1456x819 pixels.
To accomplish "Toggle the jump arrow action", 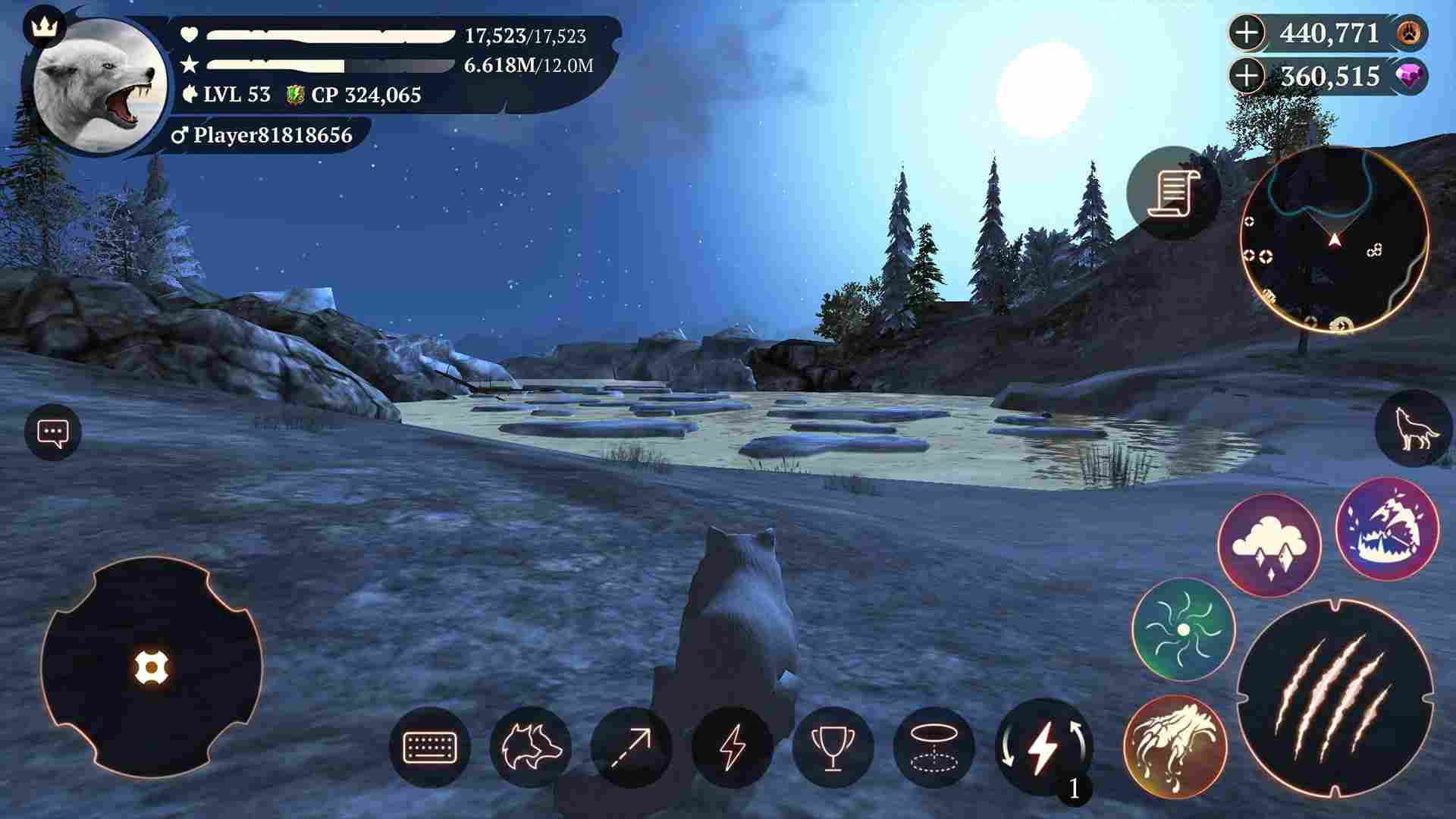I will (x=635, y=748).
